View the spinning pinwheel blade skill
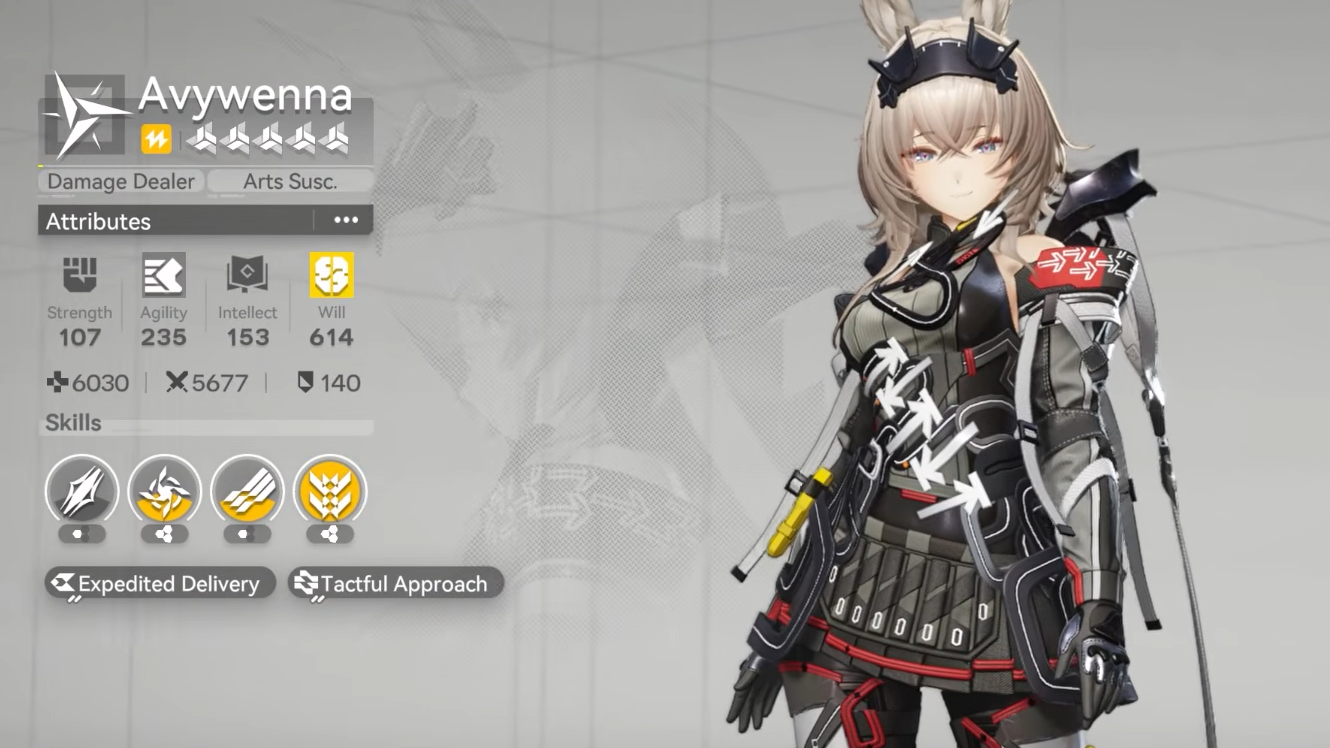The height and width of the screenshot is (748, 1330). point(165,491)
